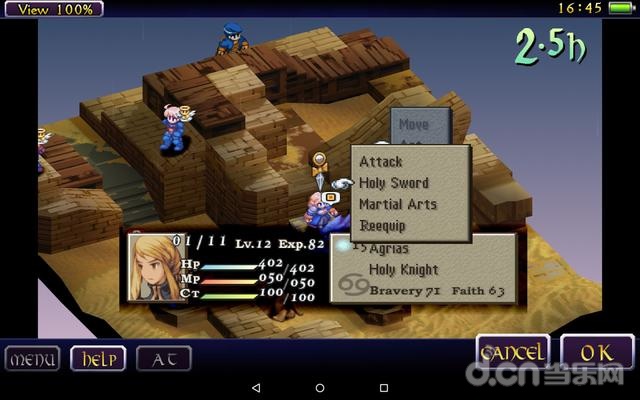Choose the Reequip option

pos(384,226)
